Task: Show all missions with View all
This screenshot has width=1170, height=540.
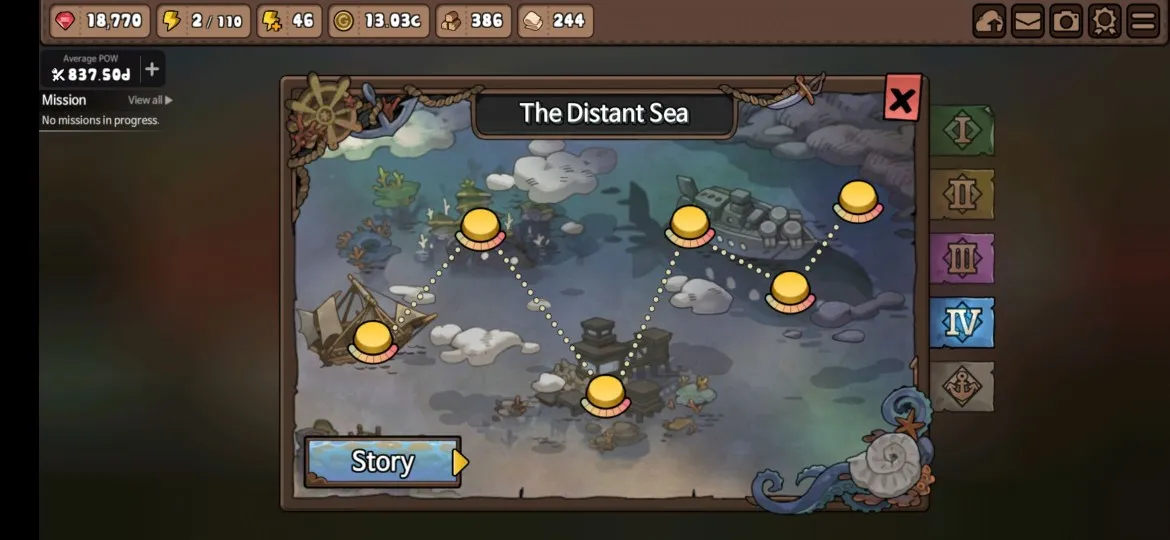Action: point(150,100)
